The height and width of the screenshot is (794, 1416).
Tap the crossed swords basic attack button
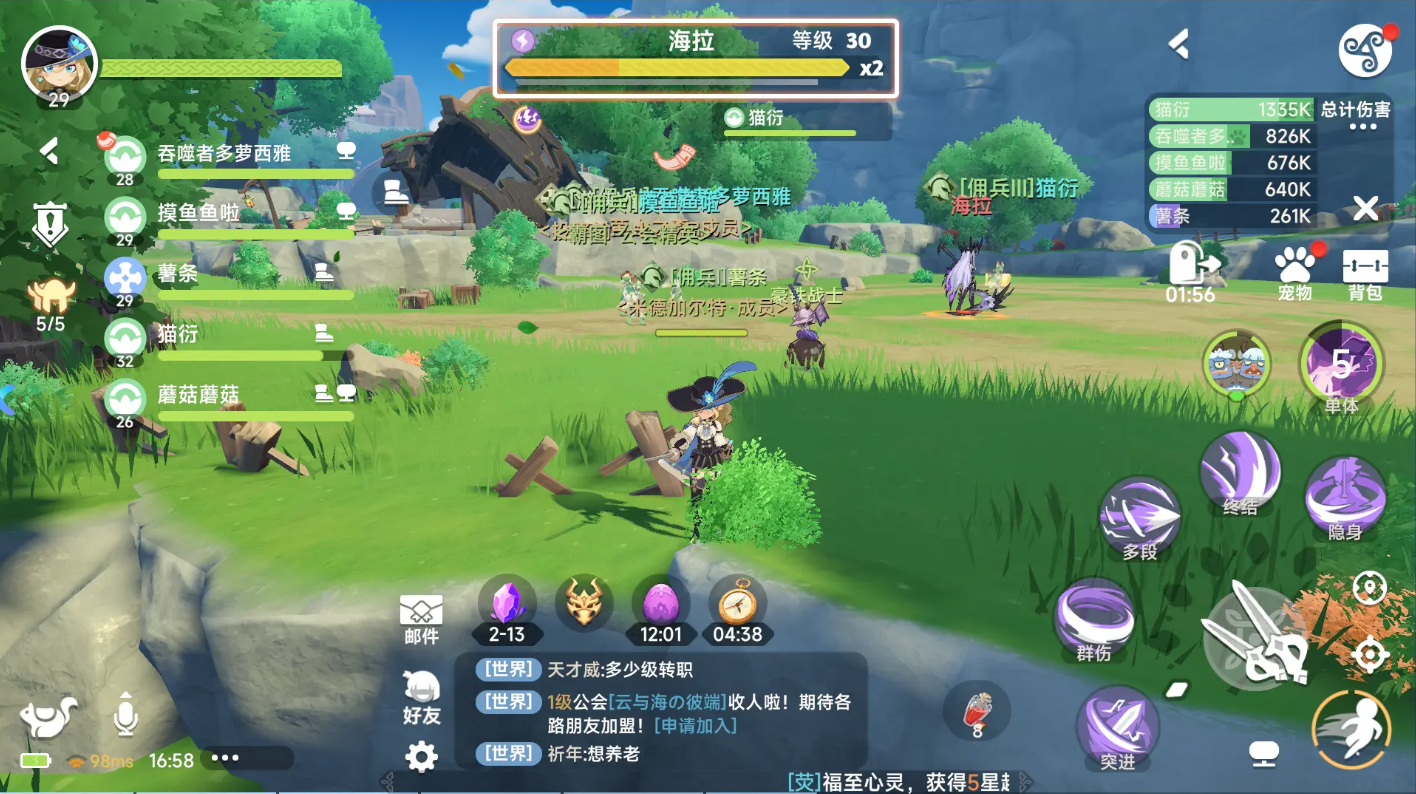[x=1255, y=635]
